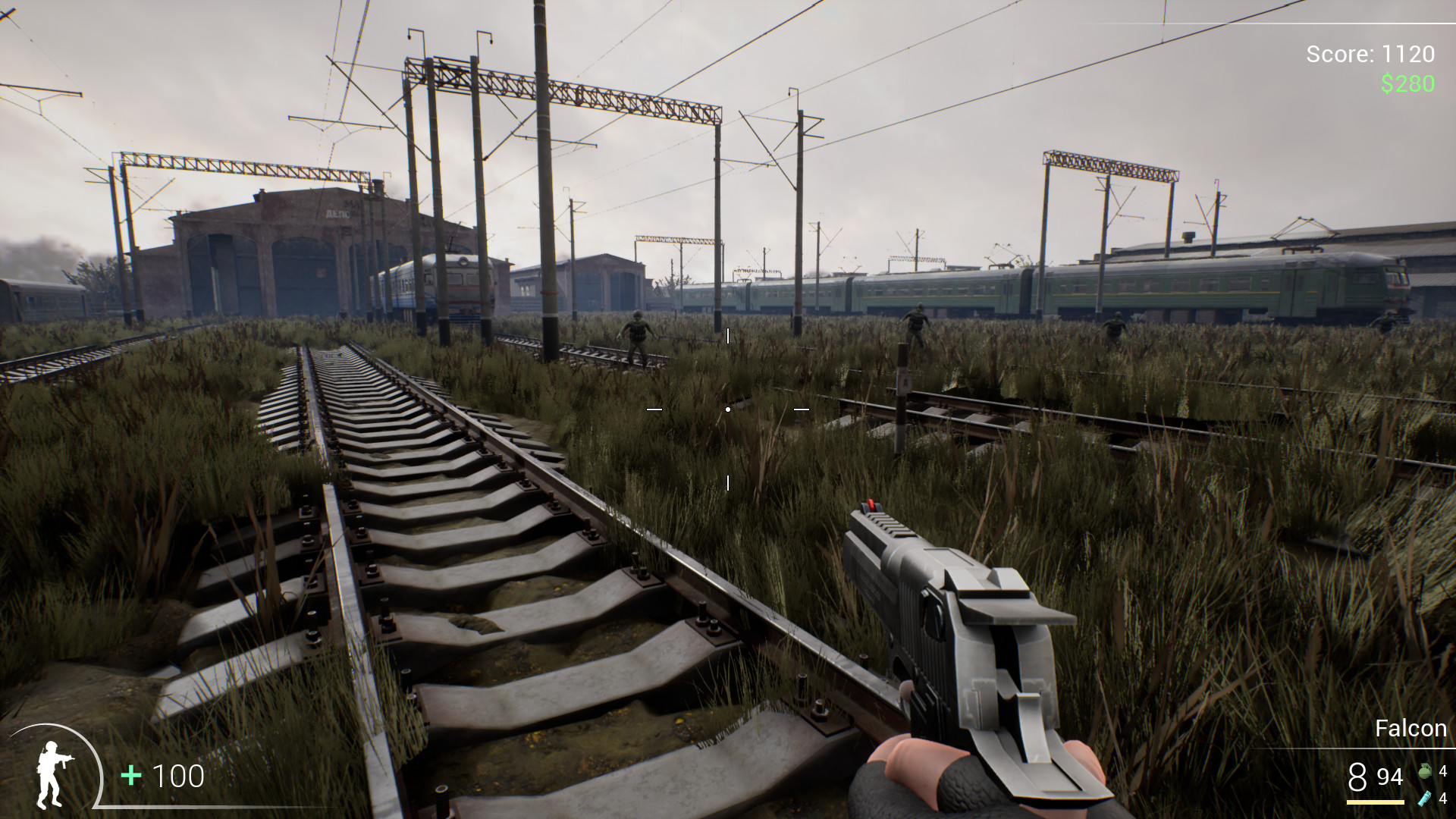Click the green $280 money counter
Screen dimensions: 1456x819
click(x=1408, y=85)
